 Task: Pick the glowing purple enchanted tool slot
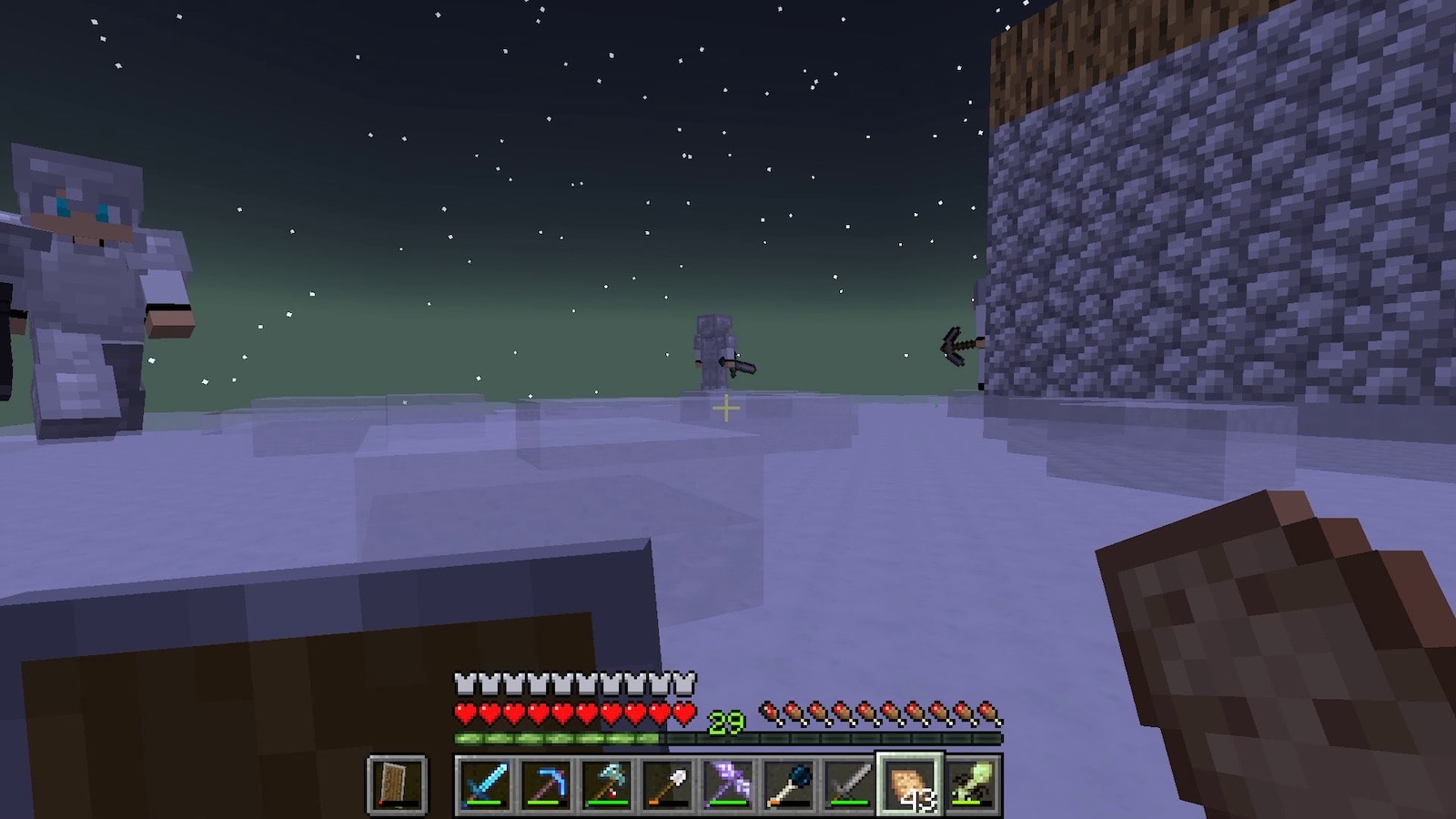point(728,784)
